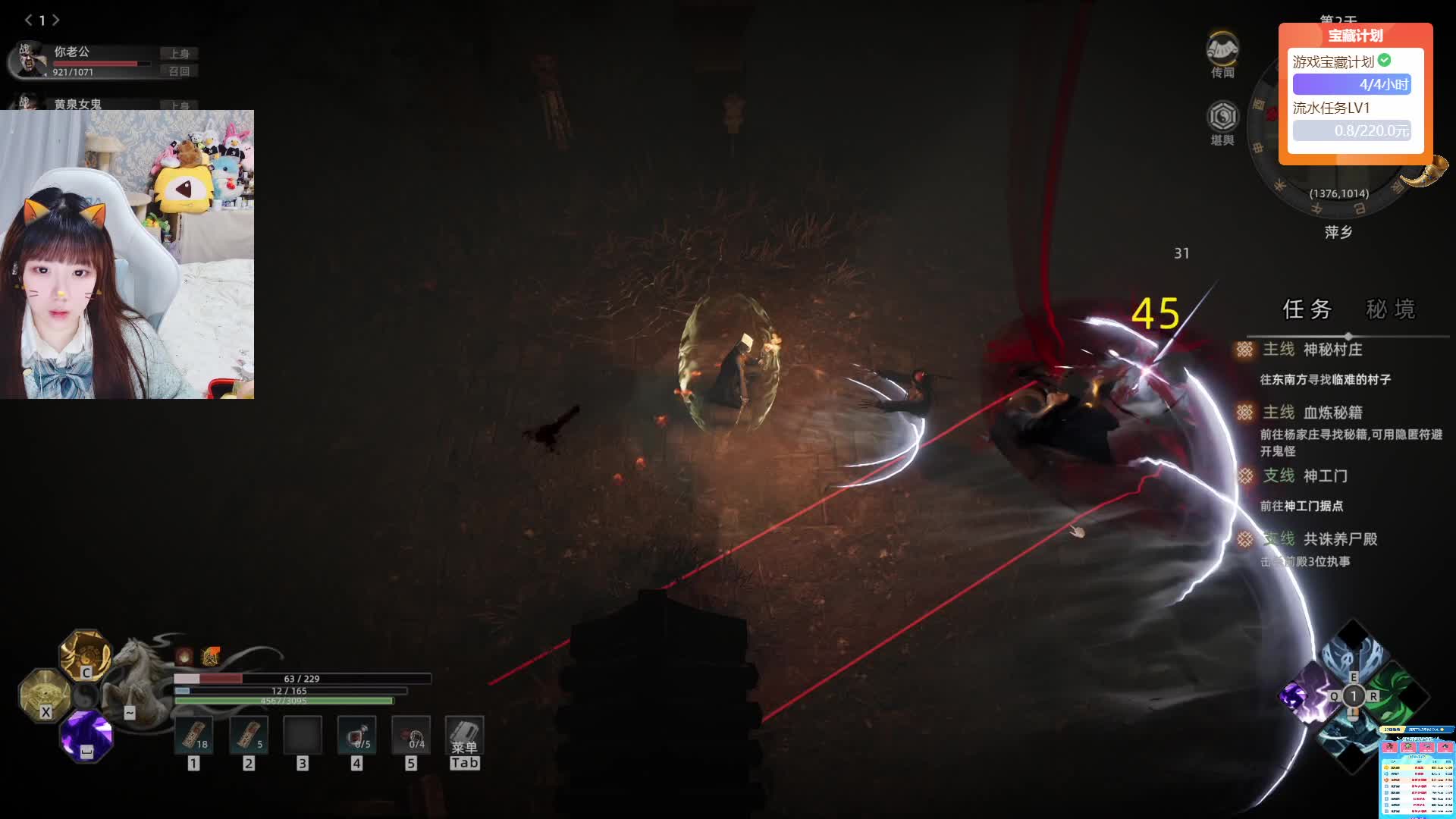
Task: Select the 神工门 side quest entry
Action: tap(1324, 476)
